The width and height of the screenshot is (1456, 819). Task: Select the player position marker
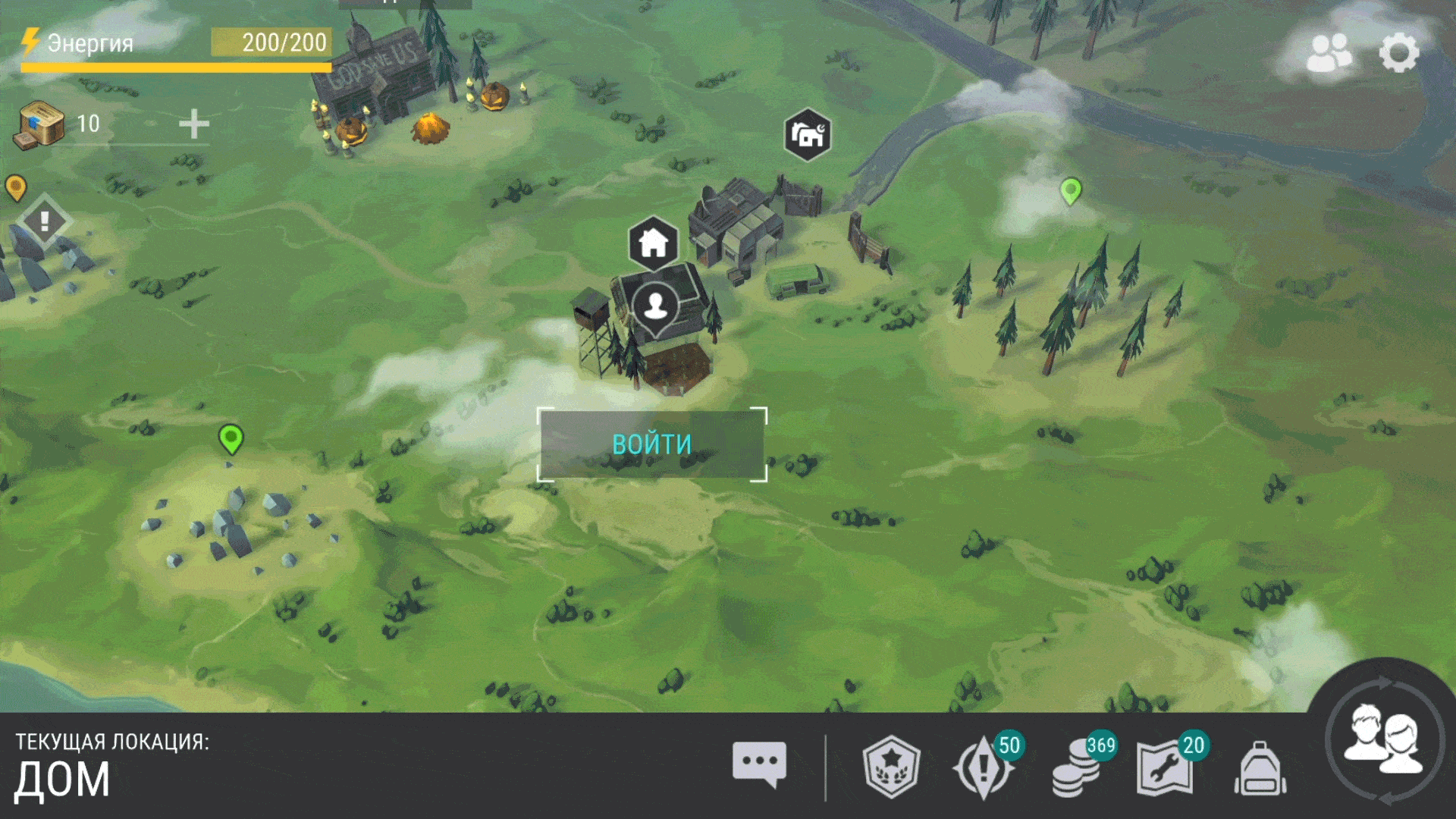[x=656, y=306]
